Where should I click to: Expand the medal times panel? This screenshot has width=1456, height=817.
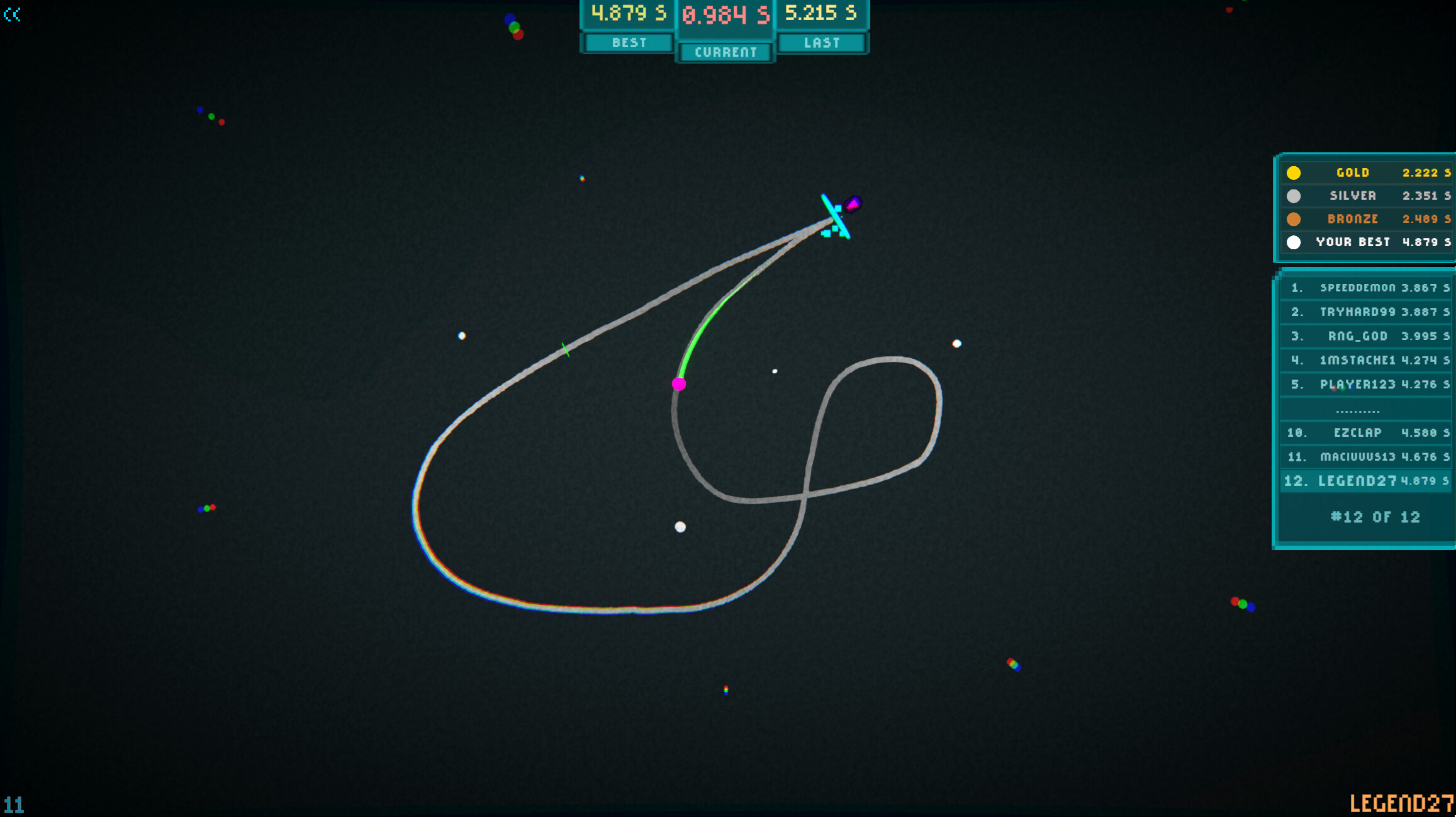pos(1365,208)
